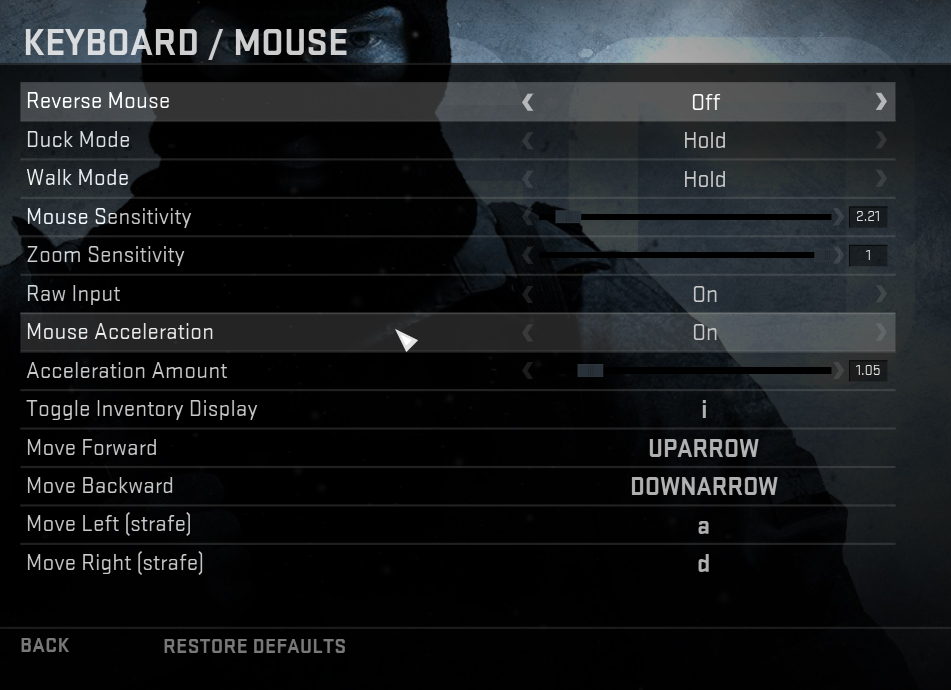Go back with the BACK button

[x=45, y=646]
